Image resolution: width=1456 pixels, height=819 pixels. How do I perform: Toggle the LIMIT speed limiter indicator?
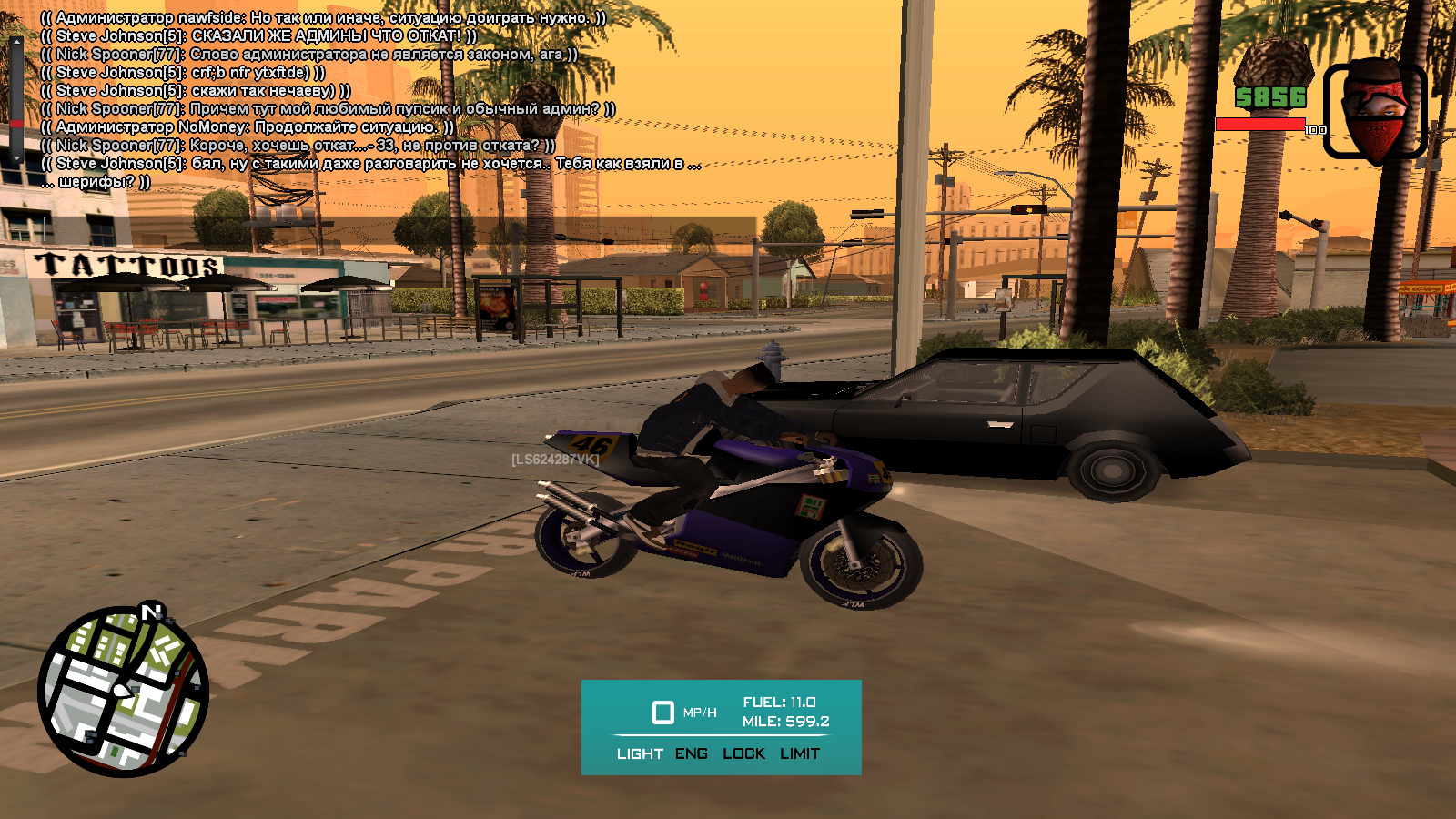(x=800, y=753)
